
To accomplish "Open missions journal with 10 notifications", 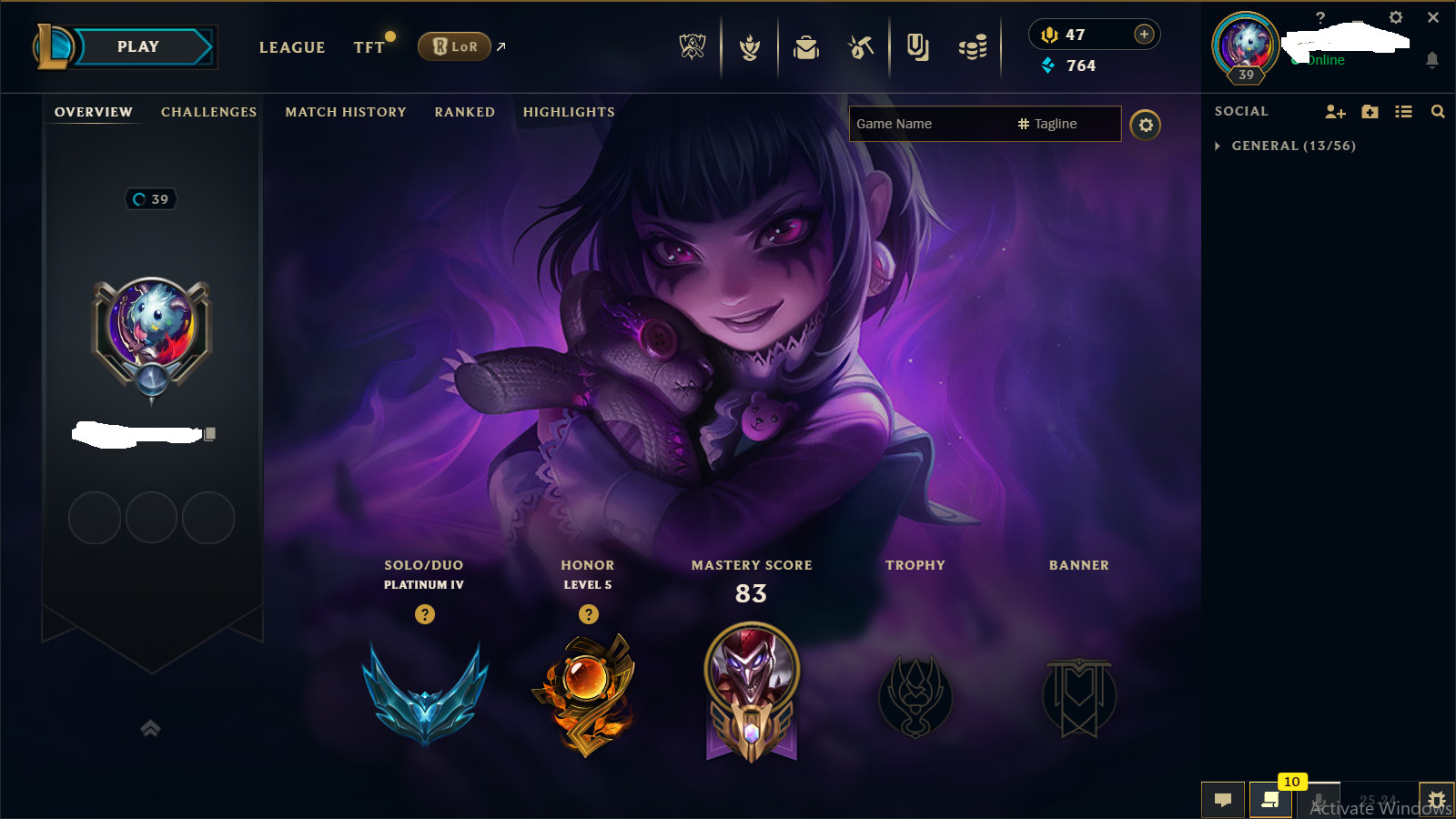I will click(1270, 801).
